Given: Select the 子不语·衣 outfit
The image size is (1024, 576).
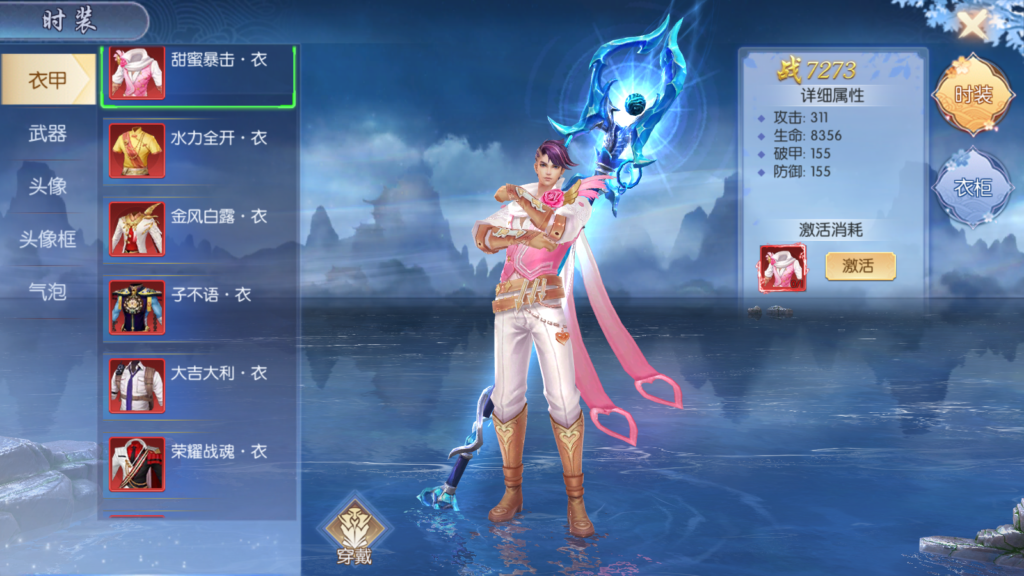Looking at the screenshot, I should [199, 306].
